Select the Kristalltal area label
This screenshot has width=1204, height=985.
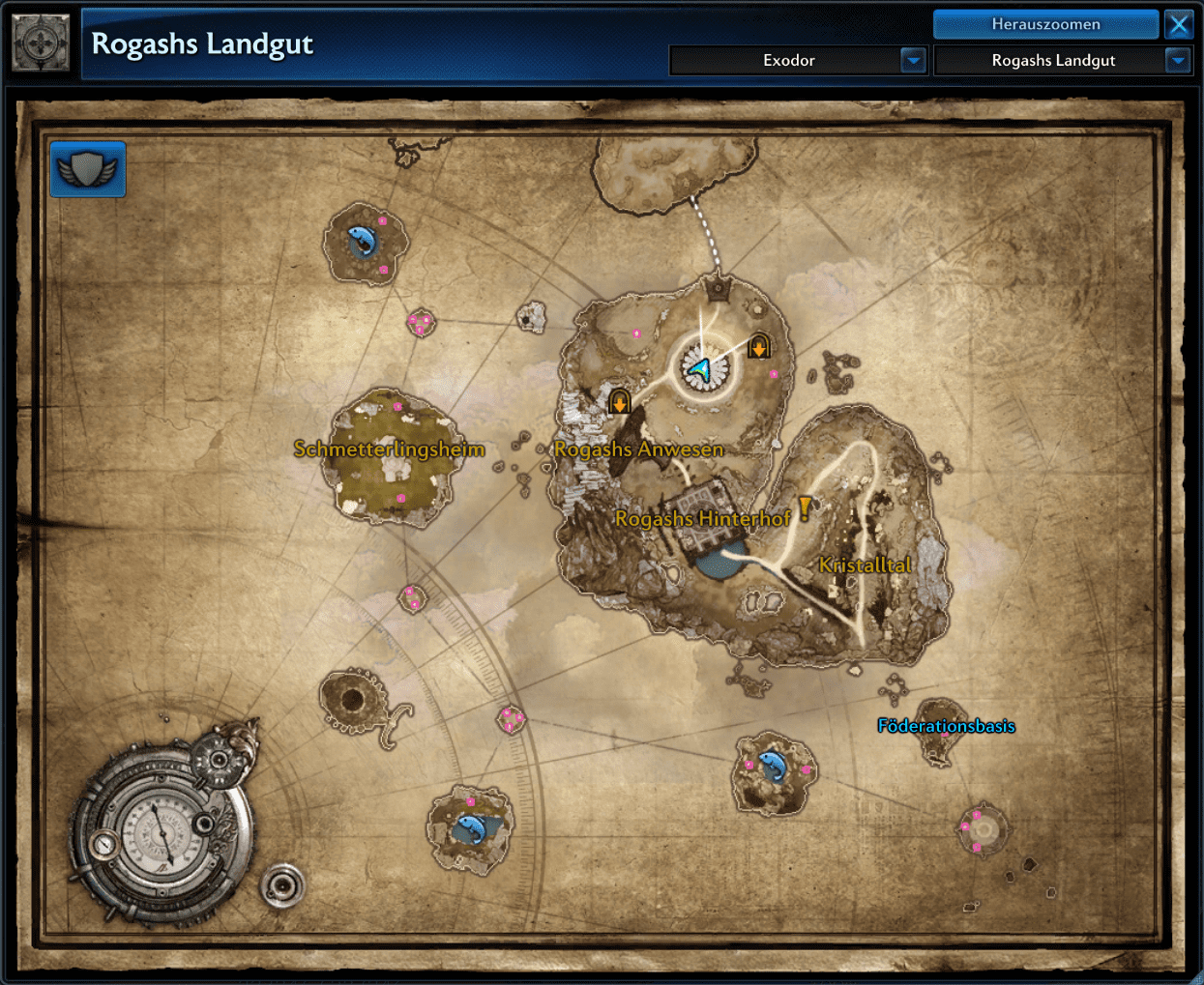tap(865, 565)
